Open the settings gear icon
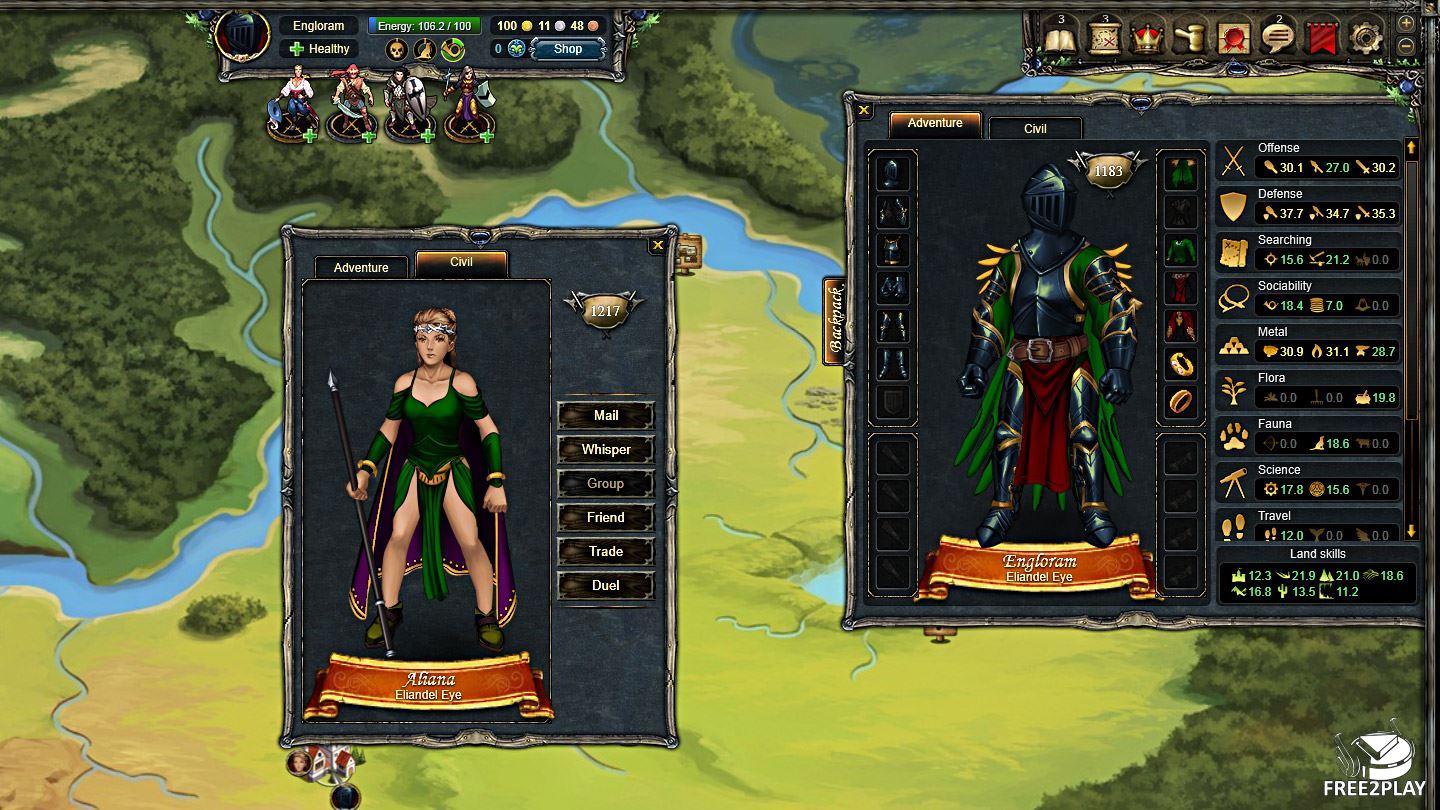This screenshot has width=1440, height=810. (1366, 39)
